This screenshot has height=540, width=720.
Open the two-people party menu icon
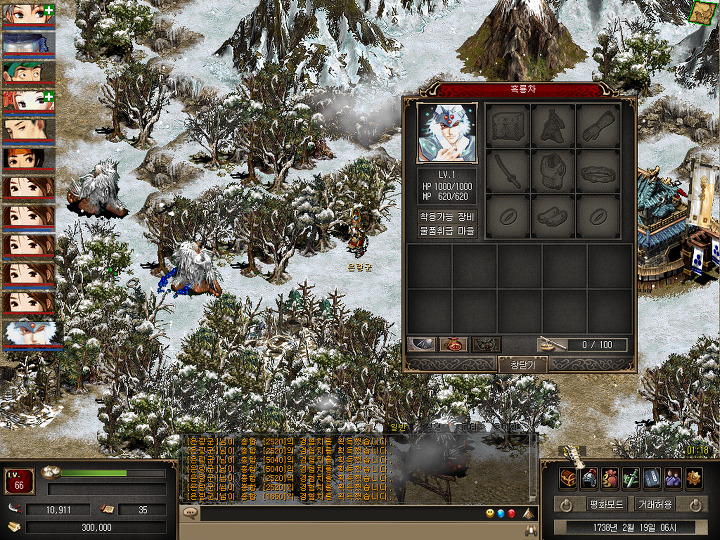tap(672, 478)
